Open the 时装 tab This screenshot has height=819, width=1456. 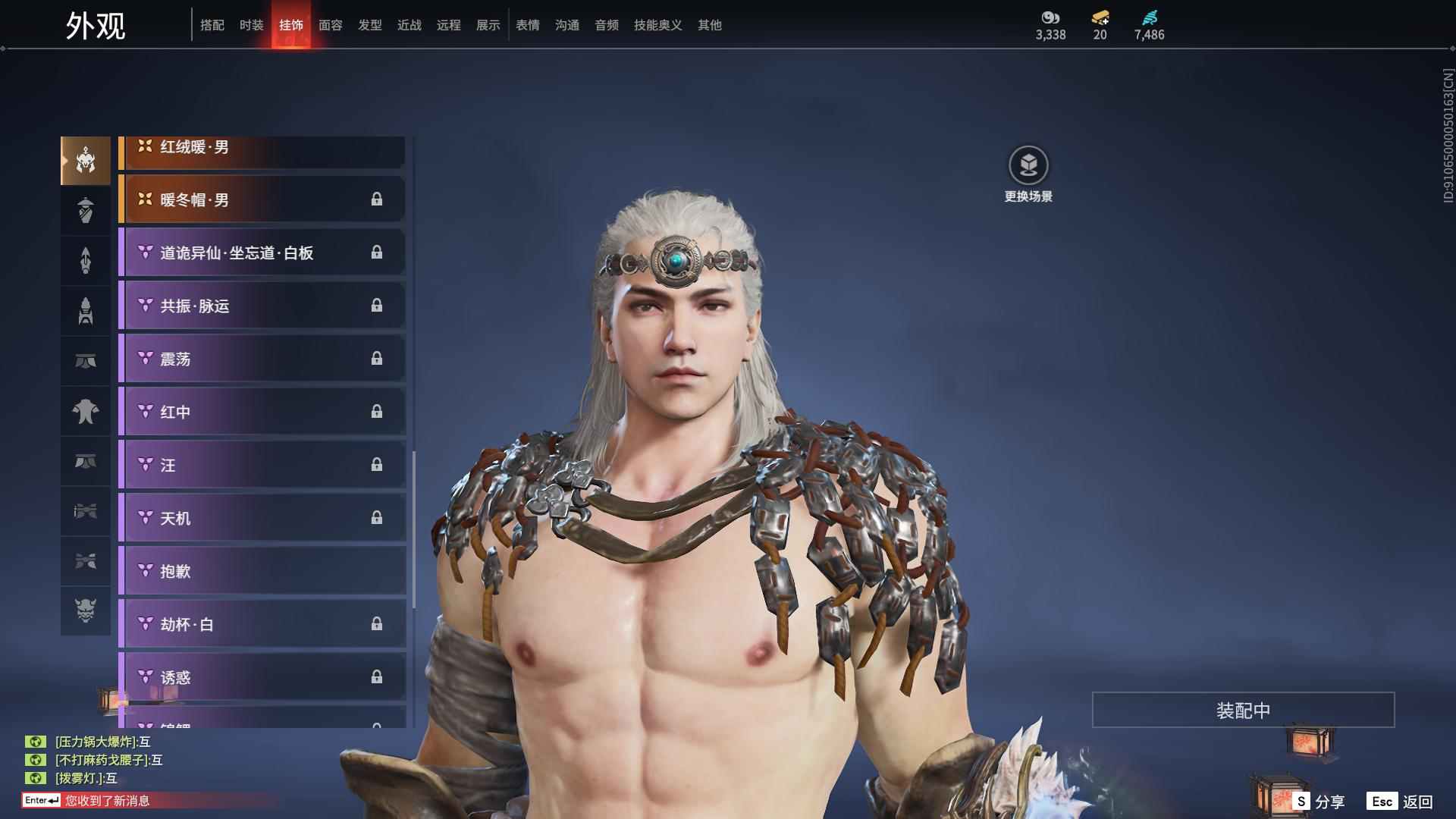click(x=252, y=25)
